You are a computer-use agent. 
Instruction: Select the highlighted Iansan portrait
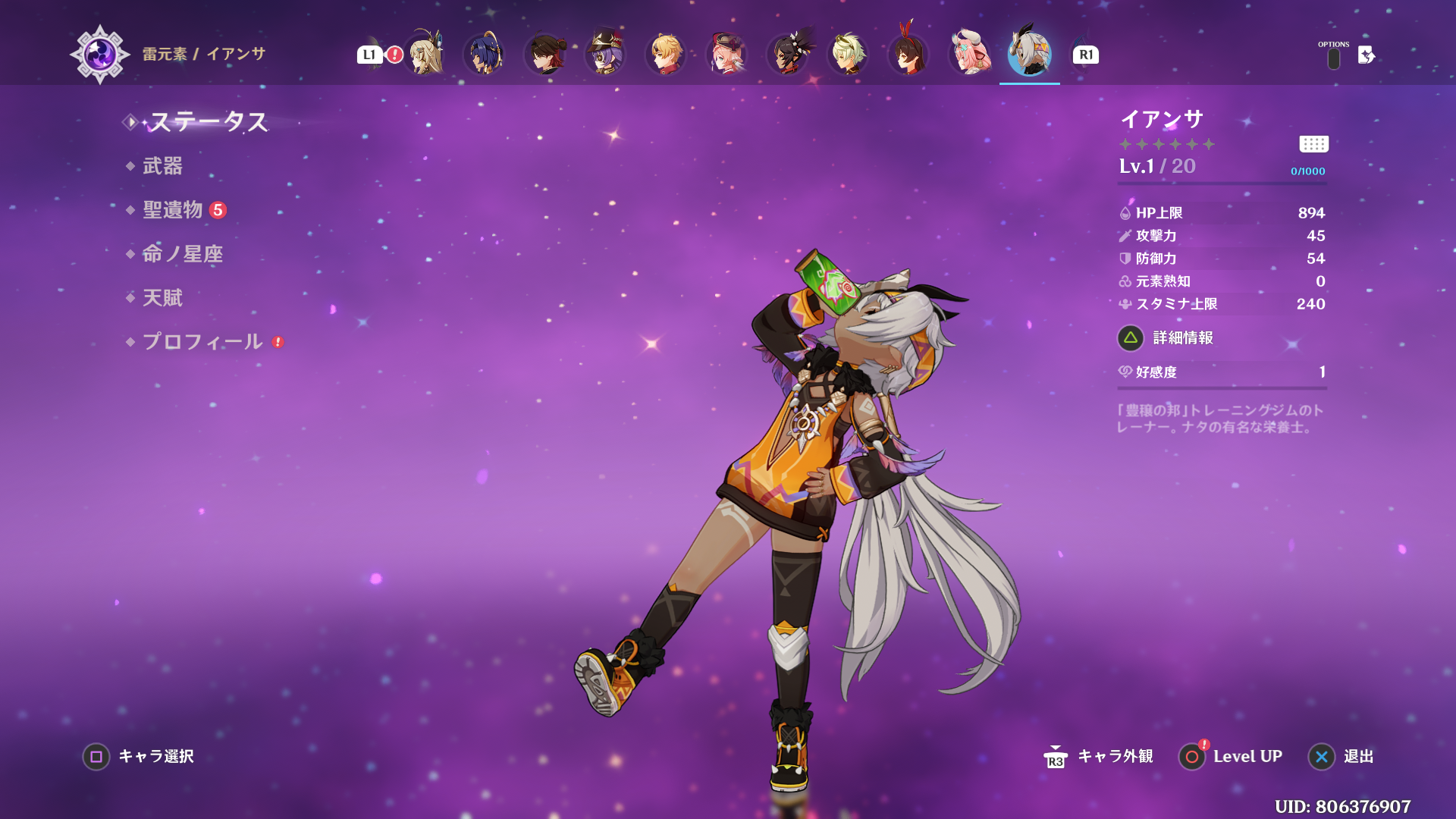pyautogui.click(x=1029, y=55)
